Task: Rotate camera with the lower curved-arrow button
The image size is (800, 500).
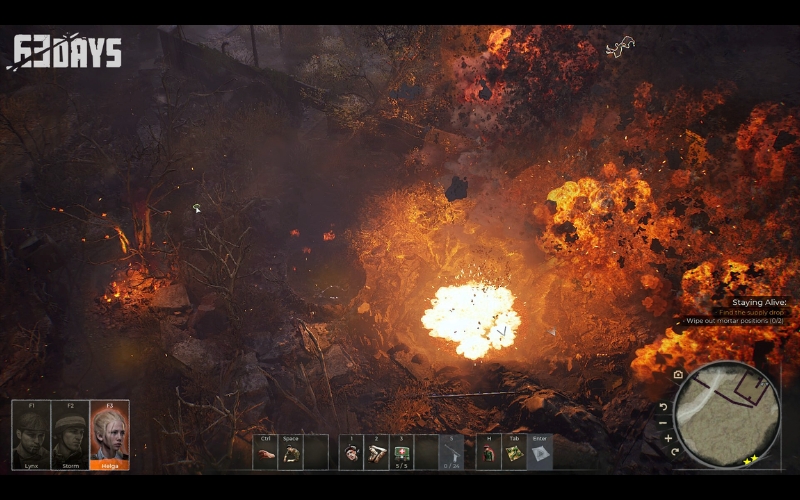Action: [675, 452]
